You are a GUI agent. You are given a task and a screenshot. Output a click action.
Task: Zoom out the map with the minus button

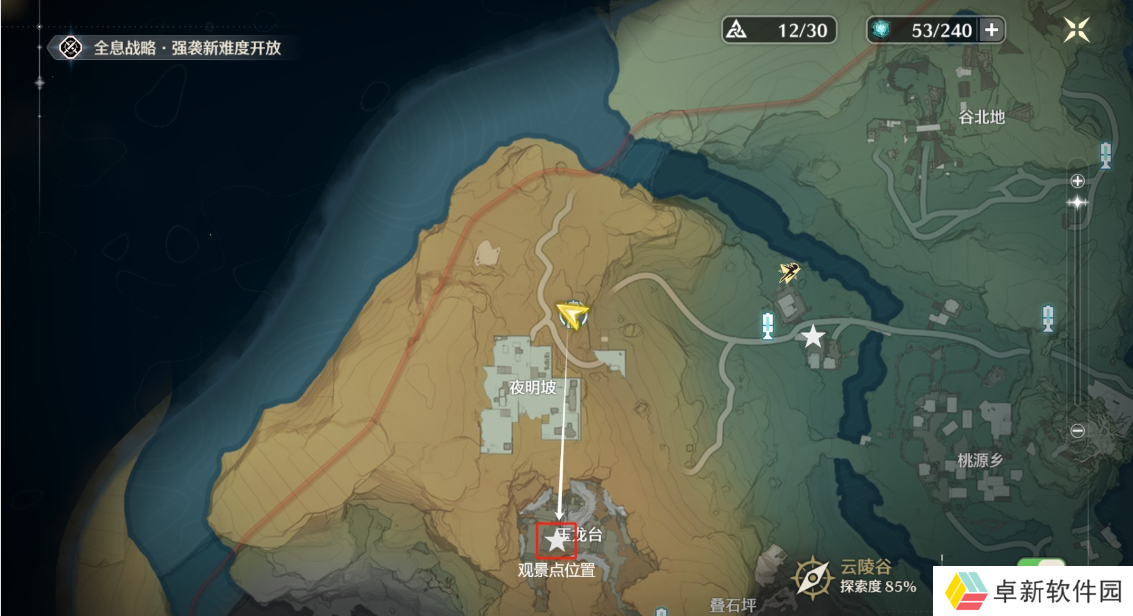pyautogui.click(x=1077, y=431)
